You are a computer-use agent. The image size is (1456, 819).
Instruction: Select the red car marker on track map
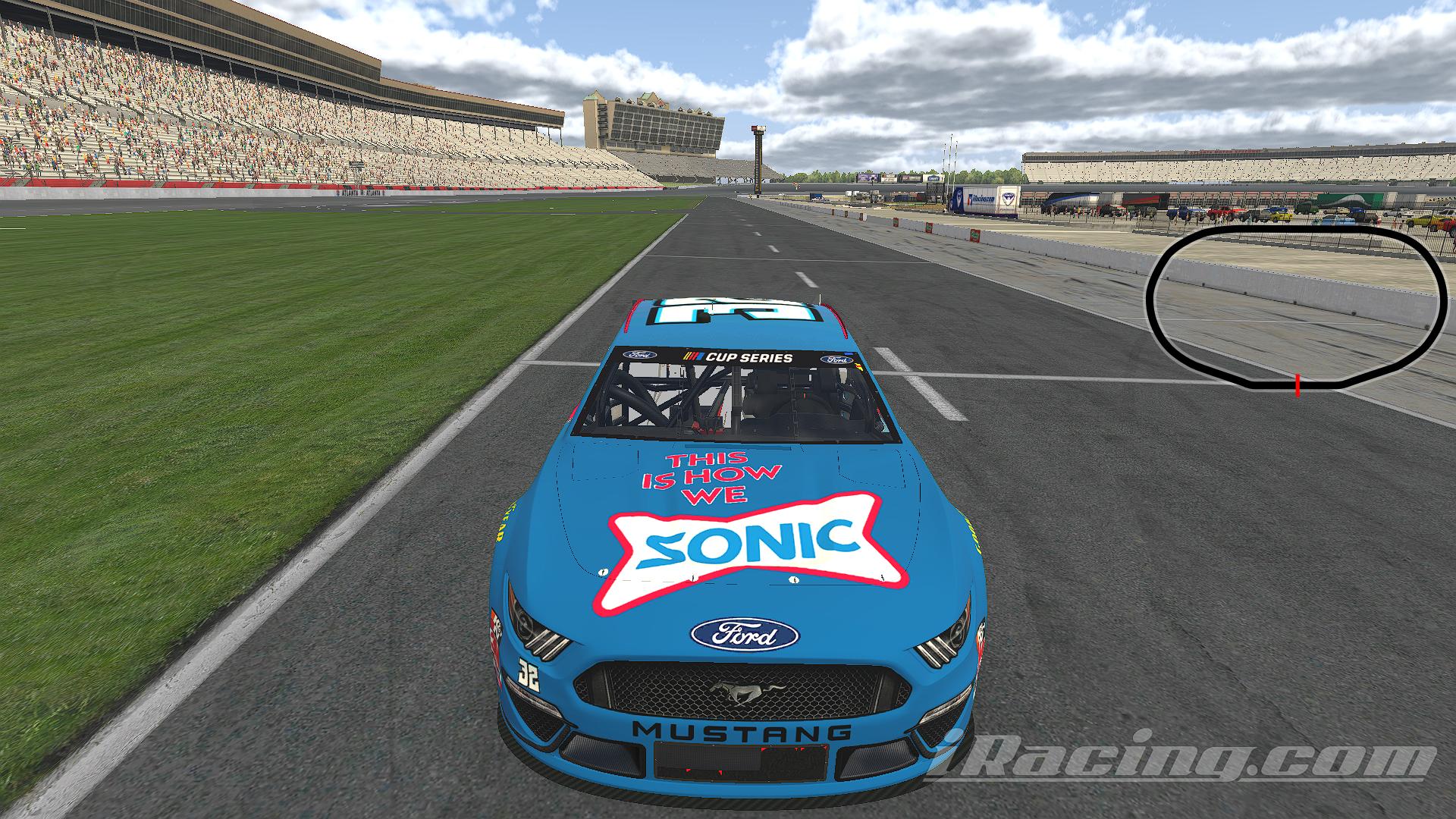tap(1298, 384)
